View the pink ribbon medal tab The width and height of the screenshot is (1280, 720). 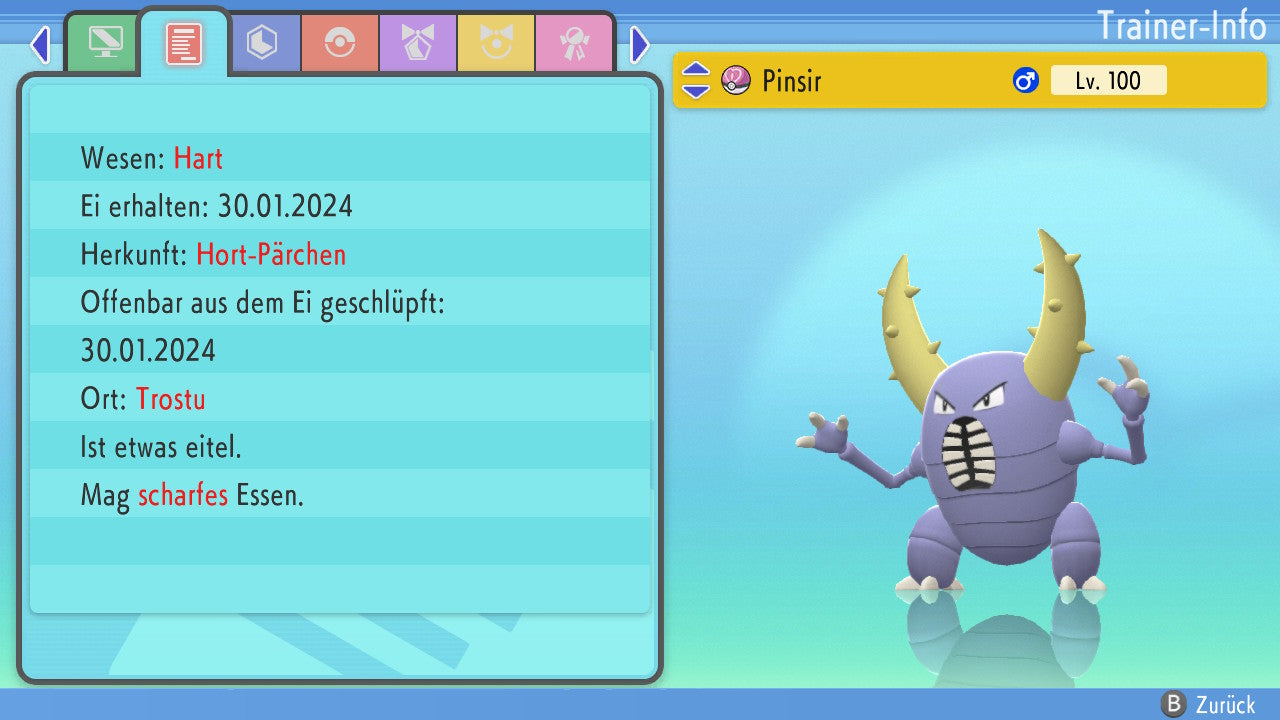point(574,43)
